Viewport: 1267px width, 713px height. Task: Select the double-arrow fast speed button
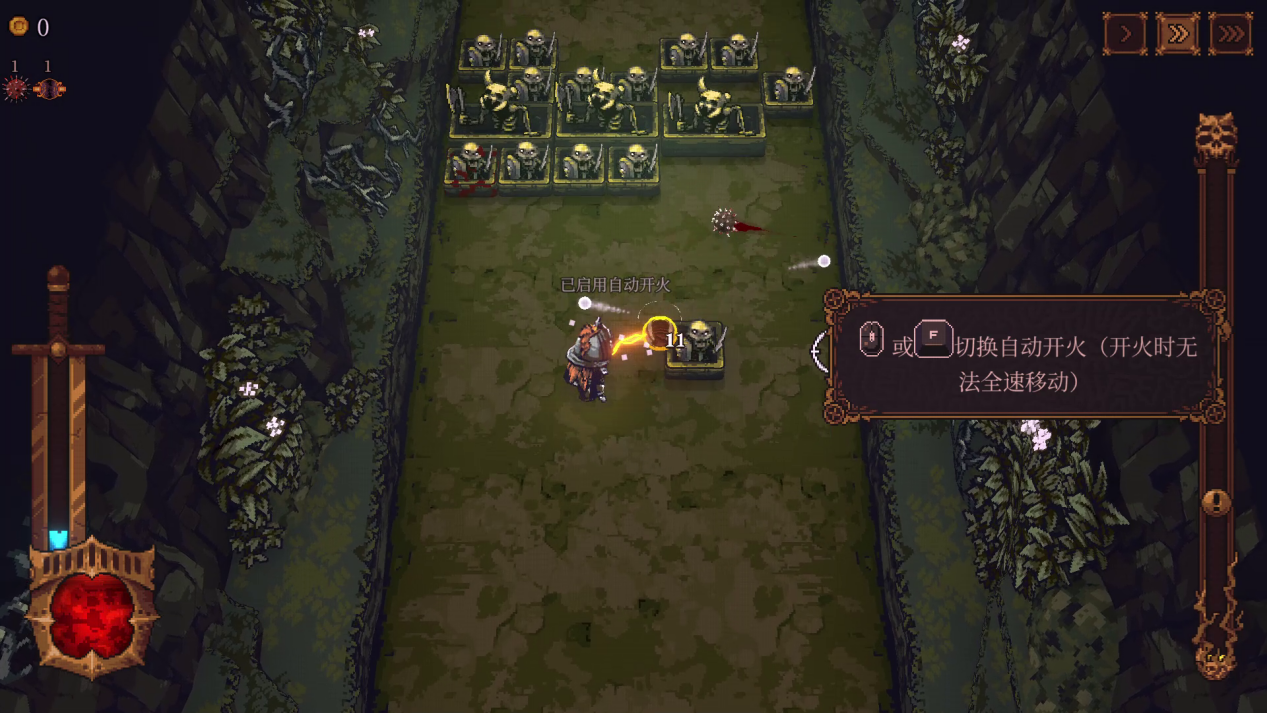pyautogui.click(x=1178, y=34)
